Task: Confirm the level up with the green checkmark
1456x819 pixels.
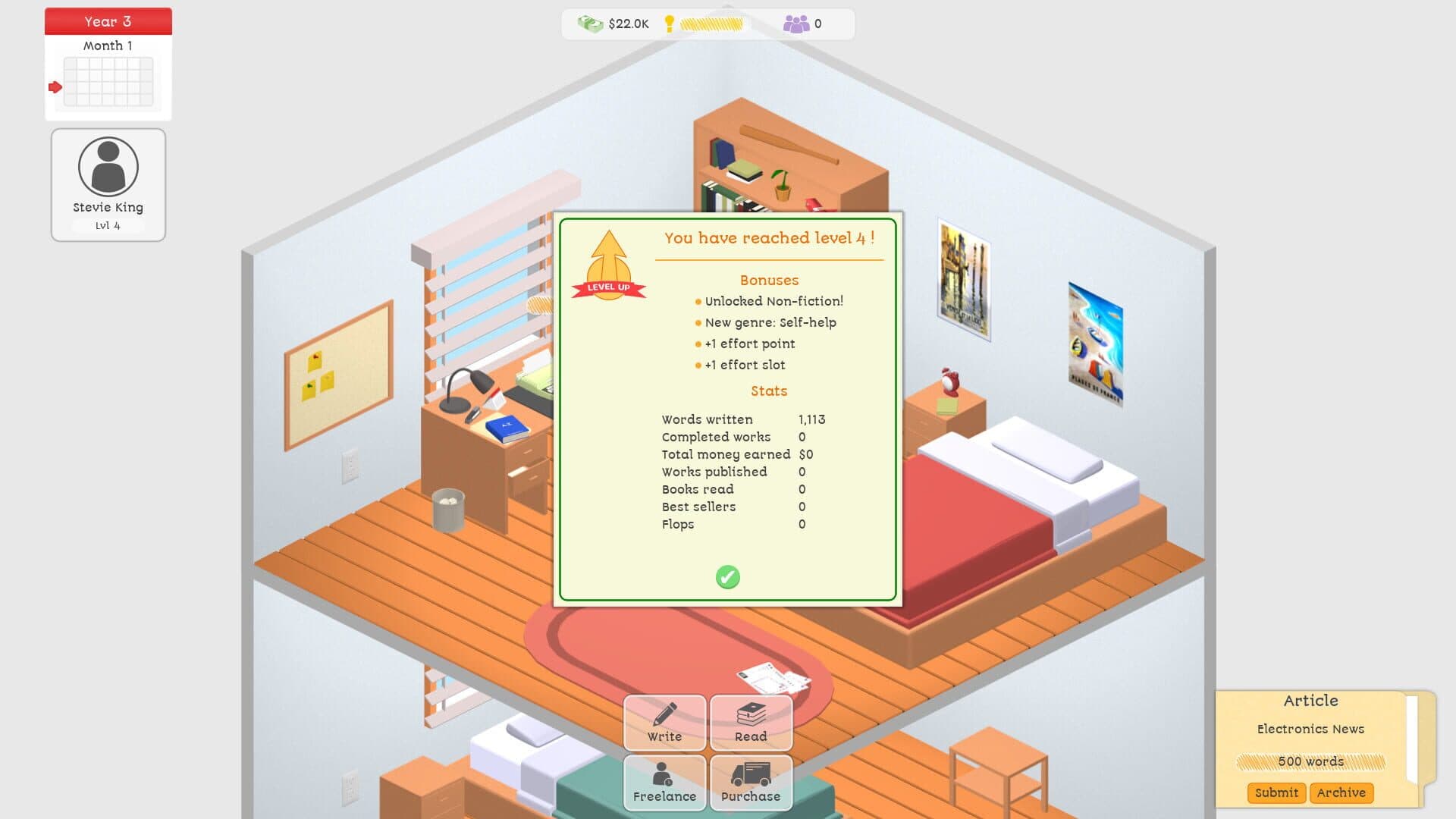Action: [727, 577]
